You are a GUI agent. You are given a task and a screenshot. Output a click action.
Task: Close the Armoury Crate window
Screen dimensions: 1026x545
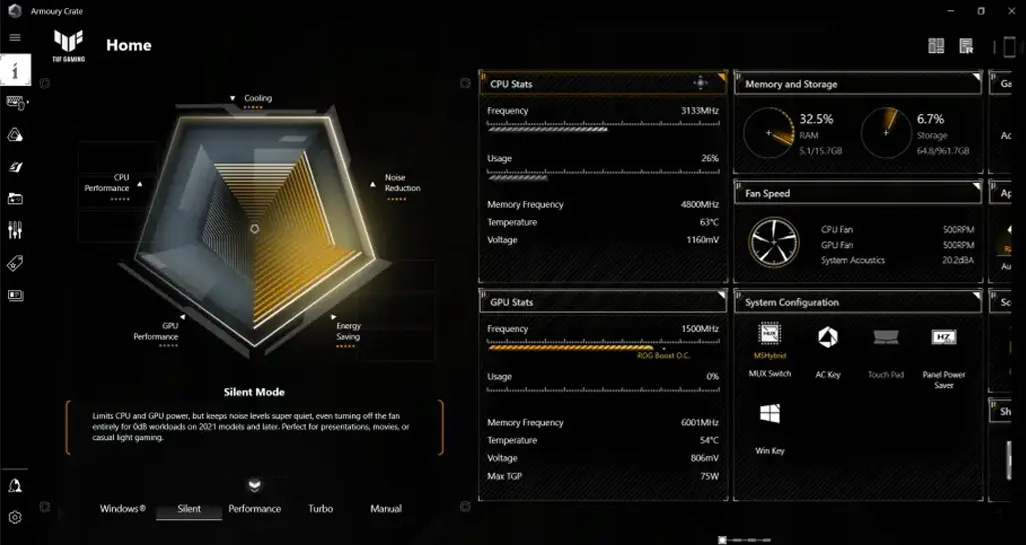[1013, 11]
